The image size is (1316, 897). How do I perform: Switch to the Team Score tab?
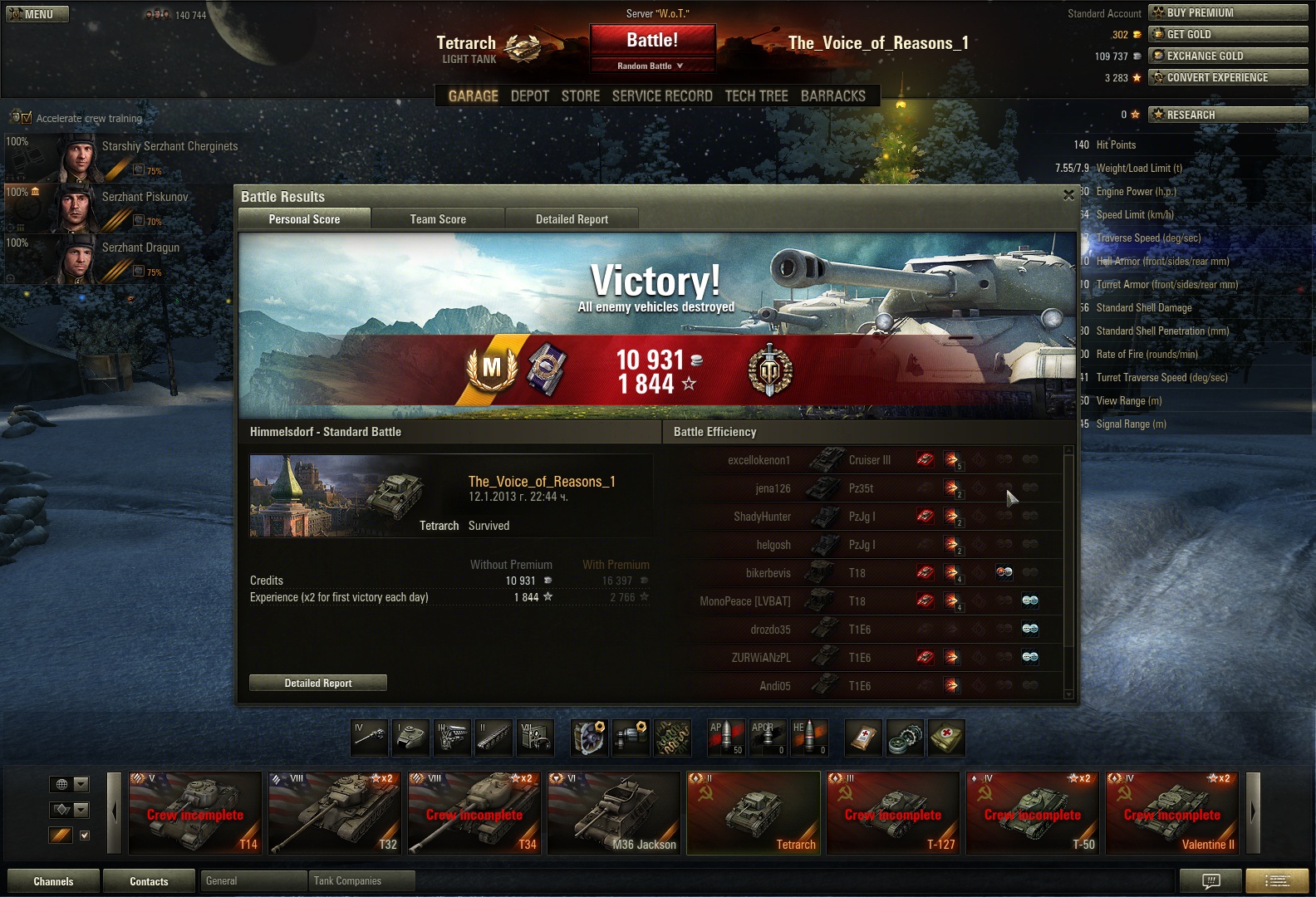438,219
